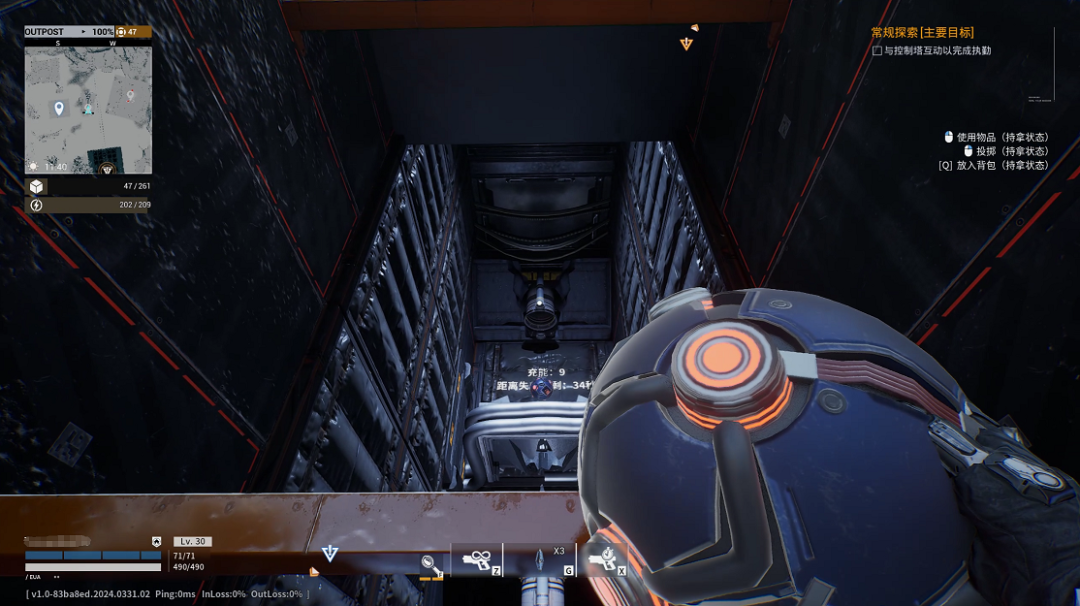Open the cargo cube inventory icon
1080x606 pixels.
click(x=36, y=187)
